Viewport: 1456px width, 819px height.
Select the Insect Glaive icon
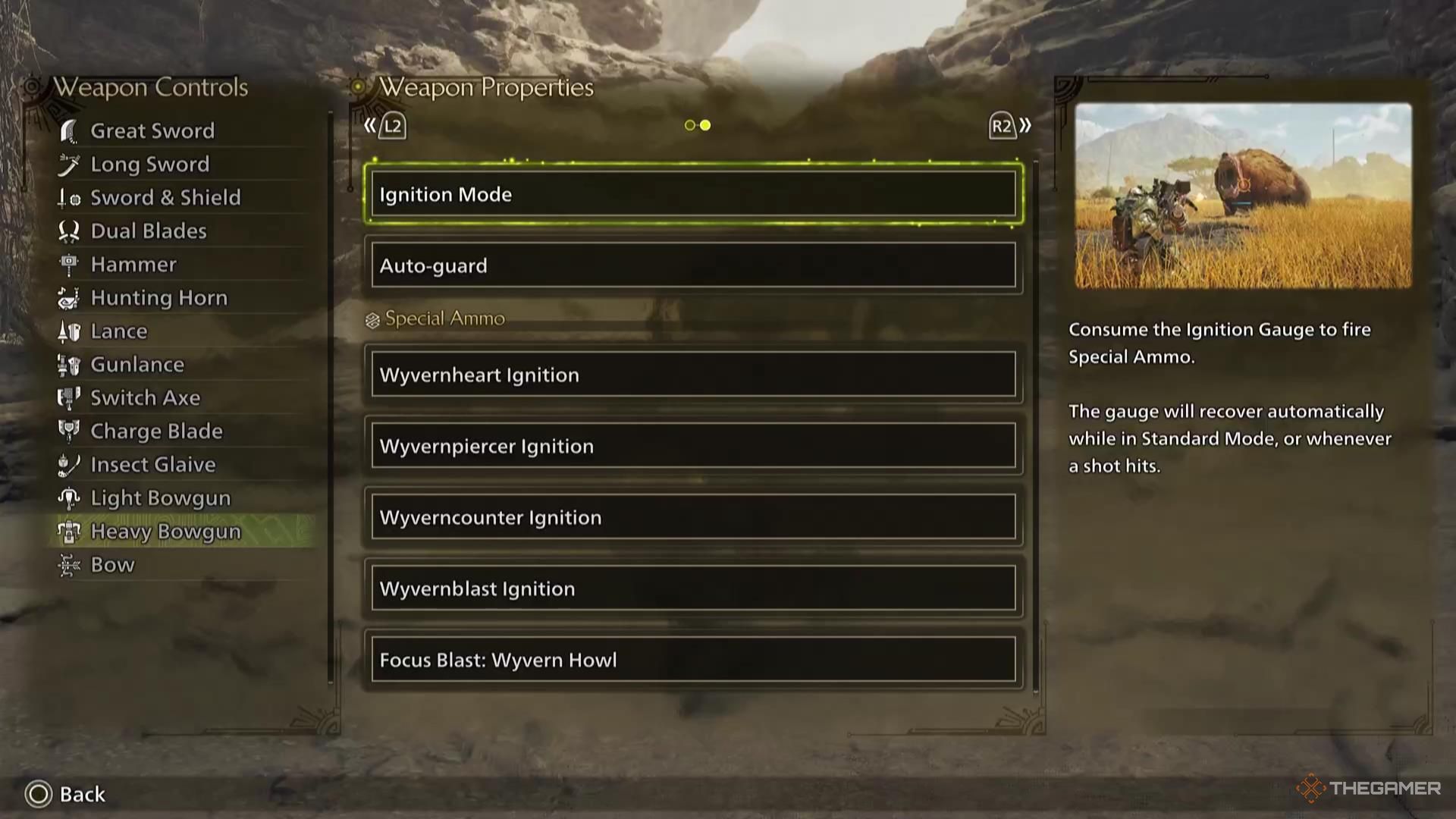click(x=70, y=464)
